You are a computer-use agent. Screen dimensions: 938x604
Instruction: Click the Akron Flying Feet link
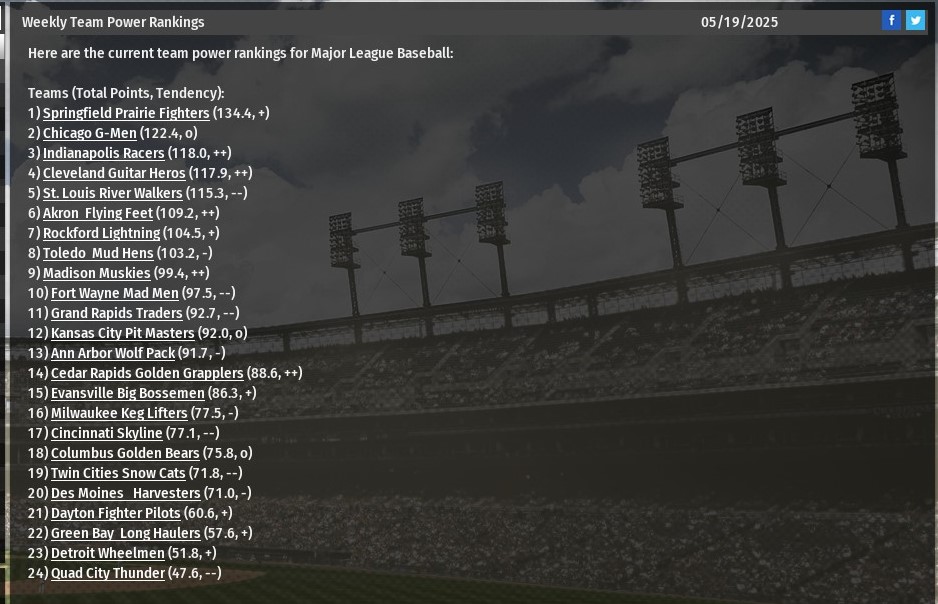click(97, 213)
